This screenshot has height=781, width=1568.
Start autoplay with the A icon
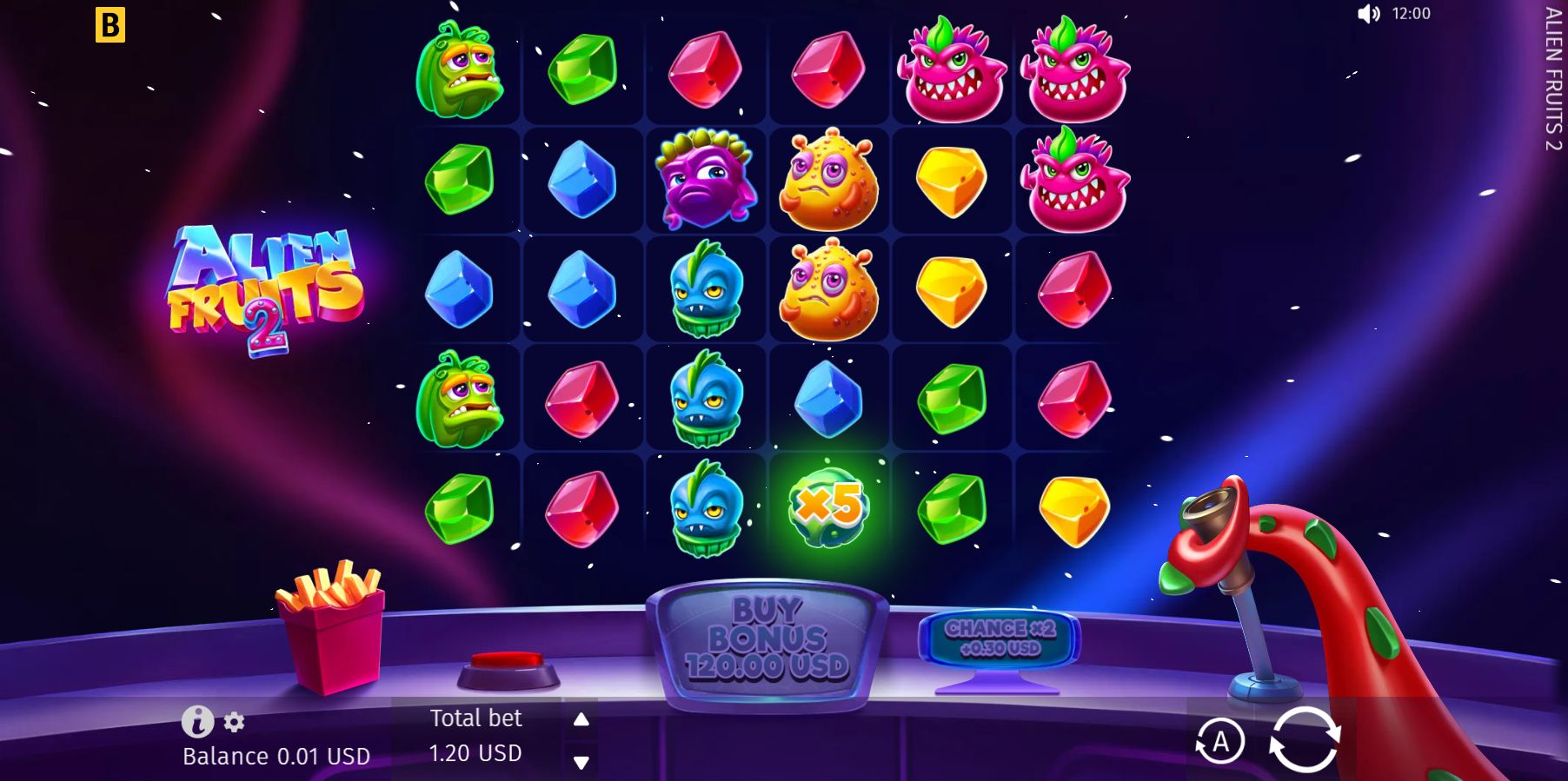(x=1219, y=741)
